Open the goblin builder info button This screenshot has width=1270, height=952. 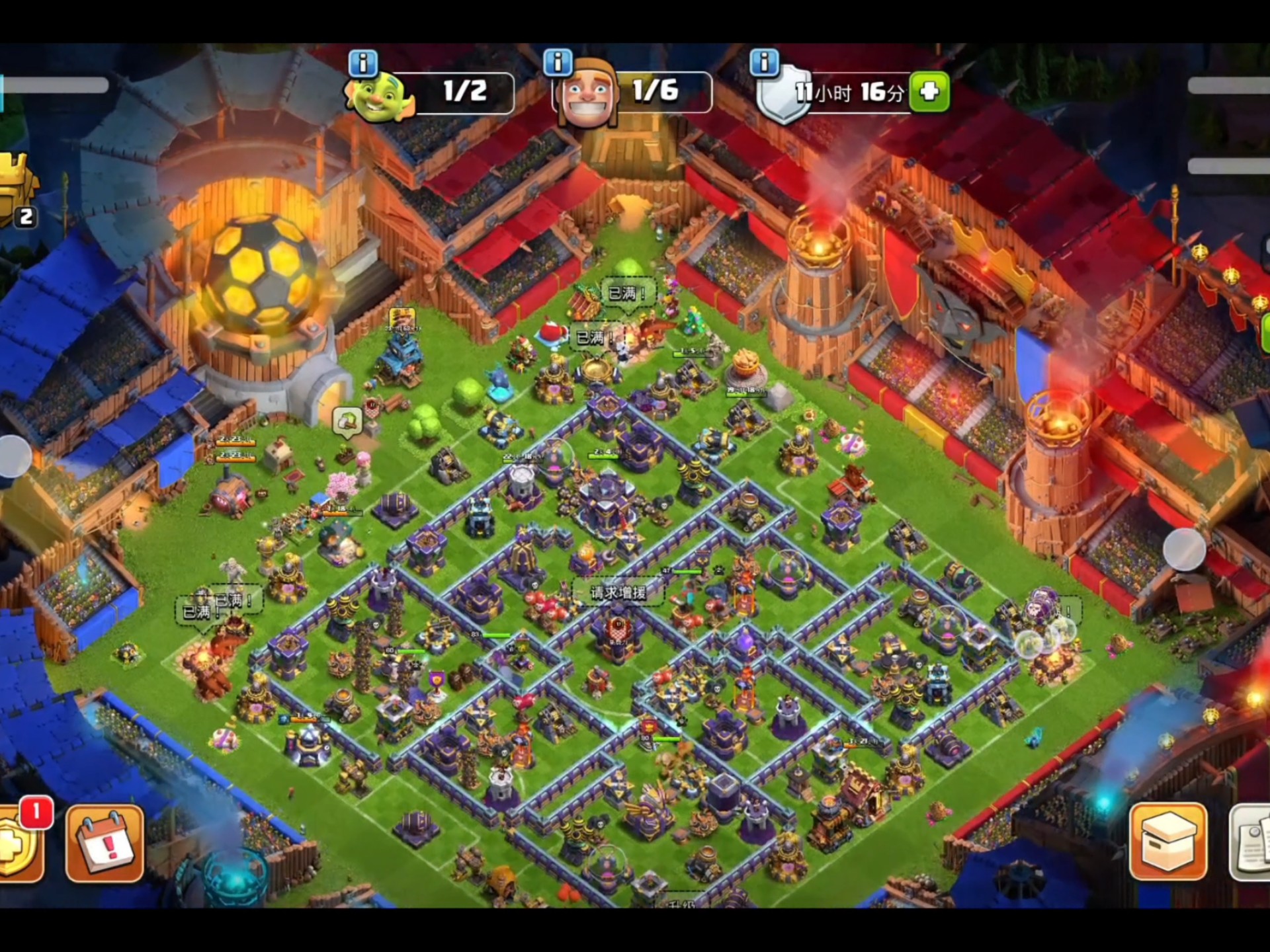pos(363,63)
